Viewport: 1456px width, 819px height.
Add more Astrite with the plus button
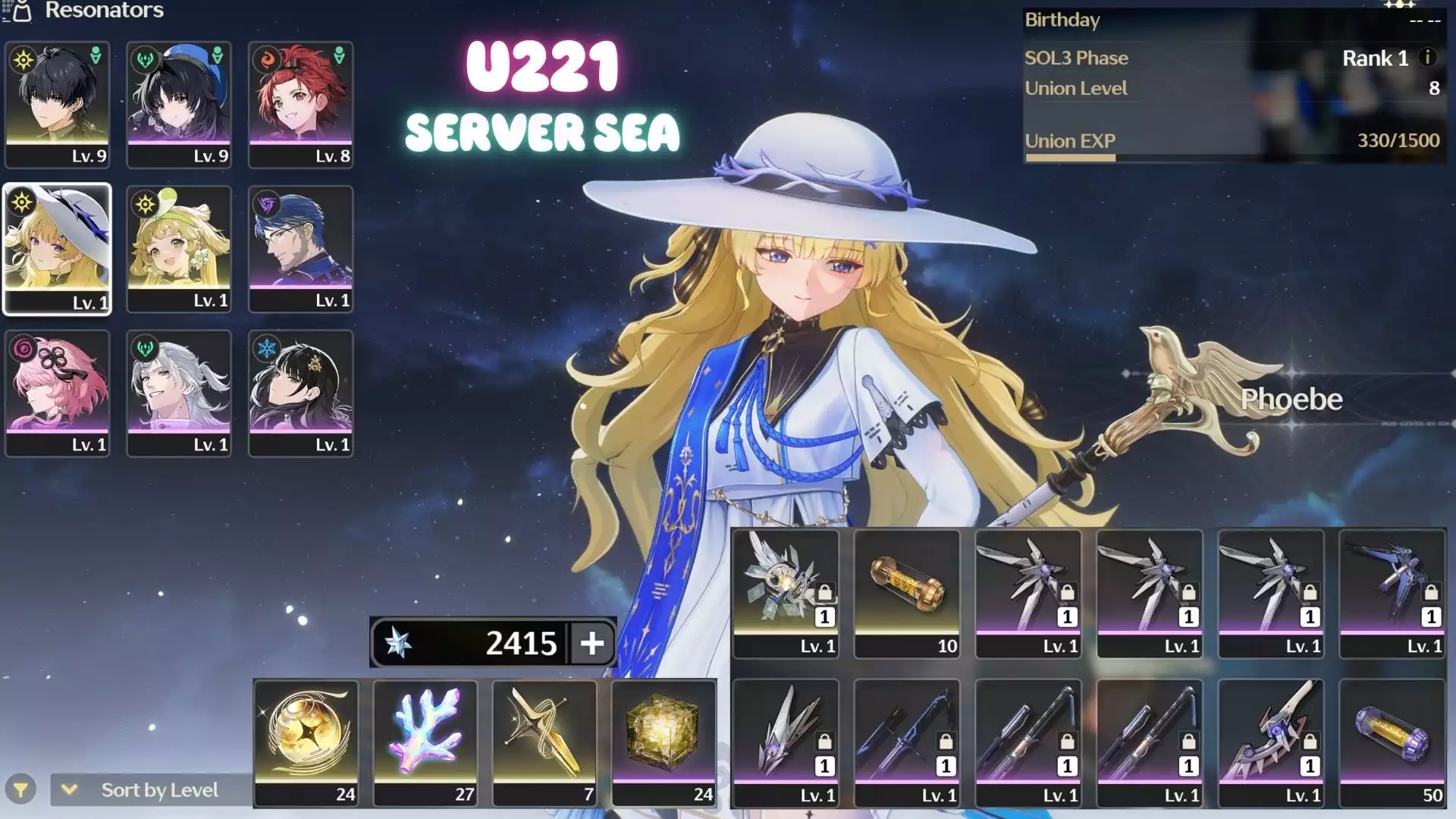pyautogui.click(x=591, y=643)
